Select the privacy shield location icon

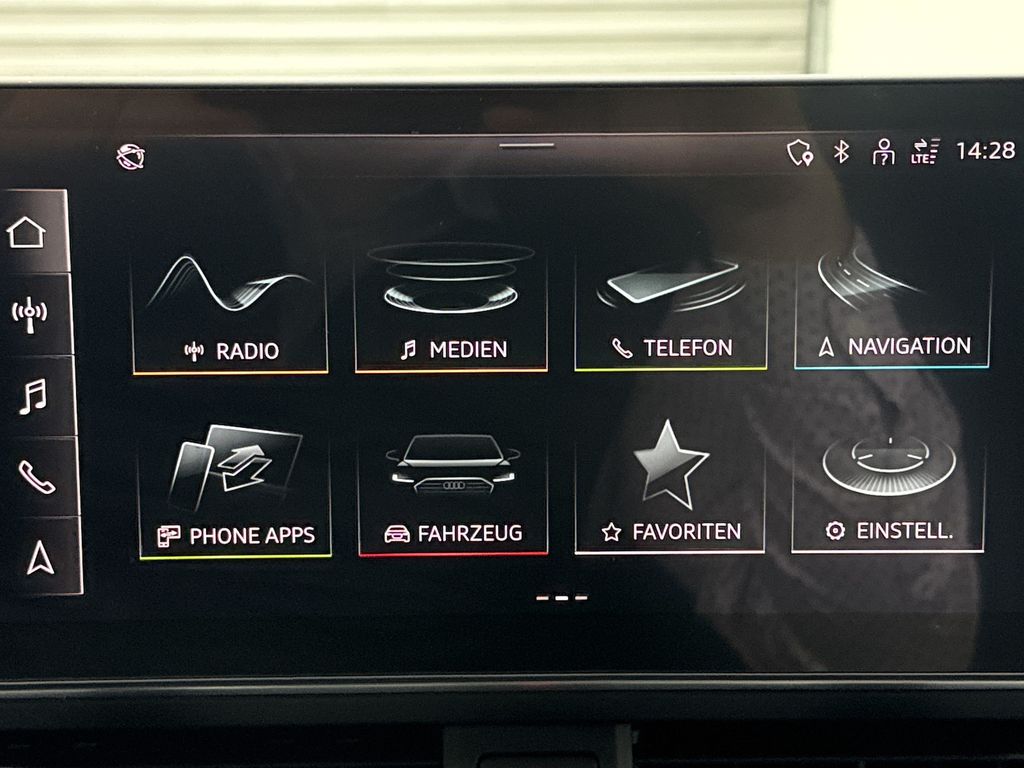pyautogui.click(x=800, y=152)
